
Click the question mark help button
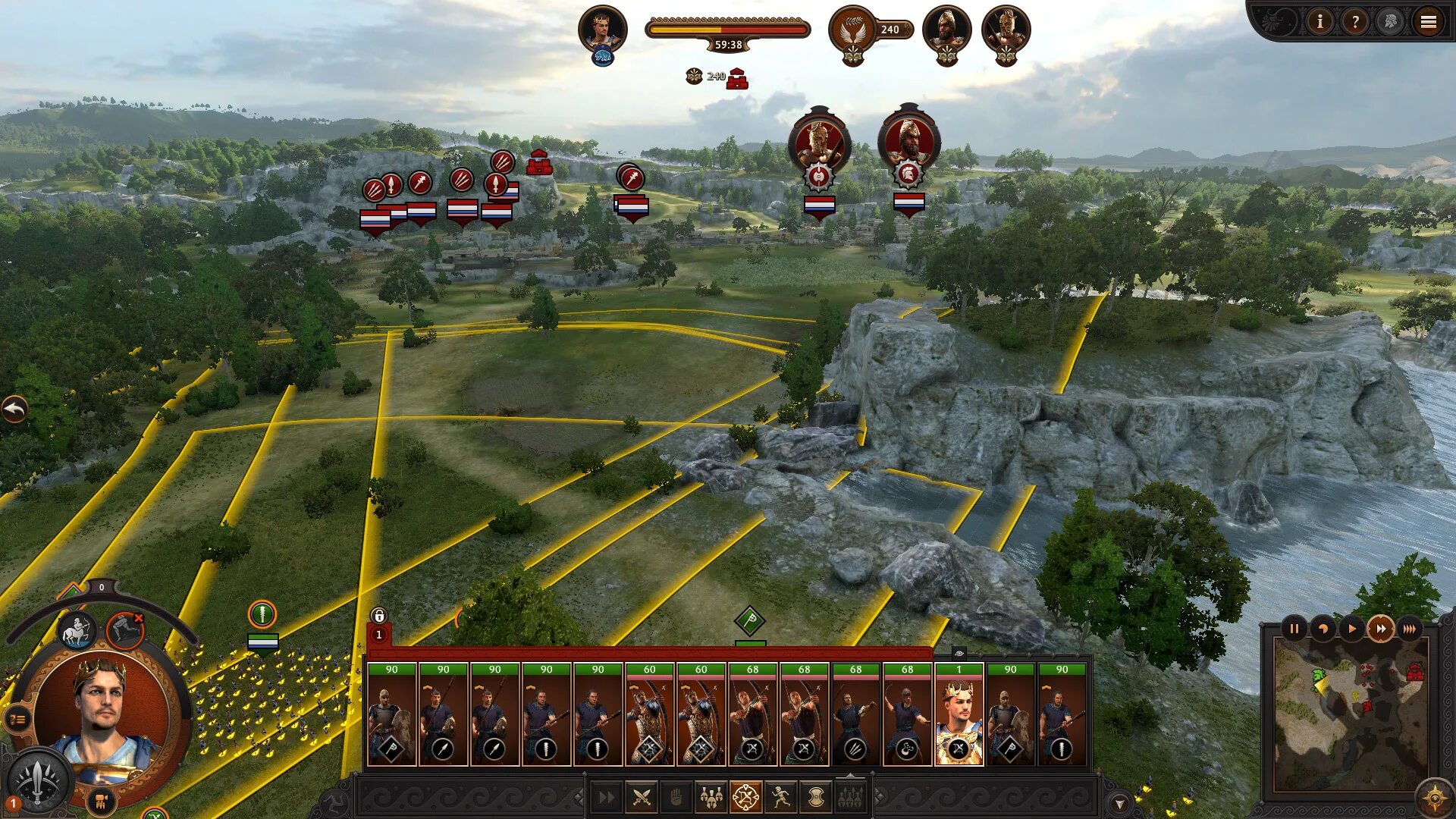point(1354,22)
